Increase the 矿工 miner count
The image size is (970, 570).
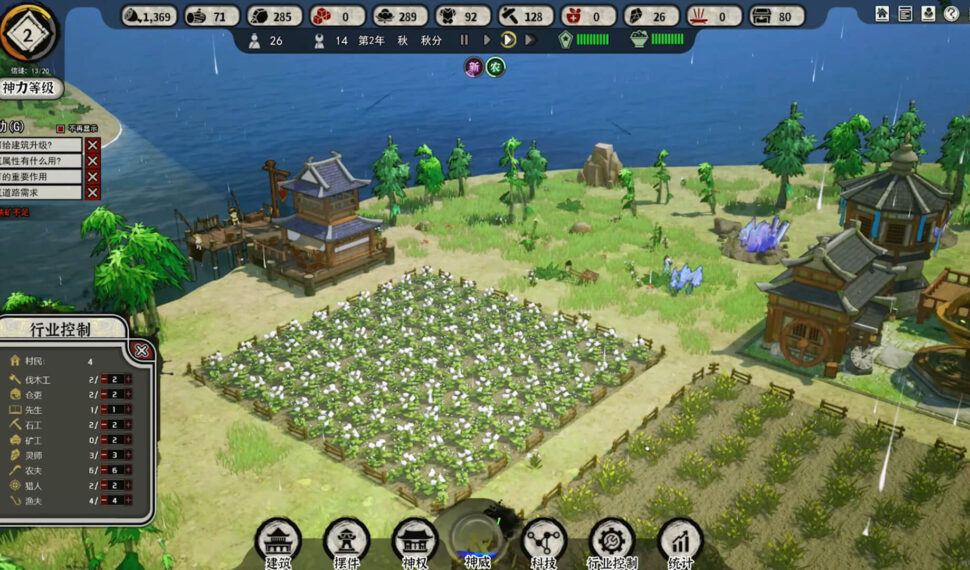pos(128,440)
